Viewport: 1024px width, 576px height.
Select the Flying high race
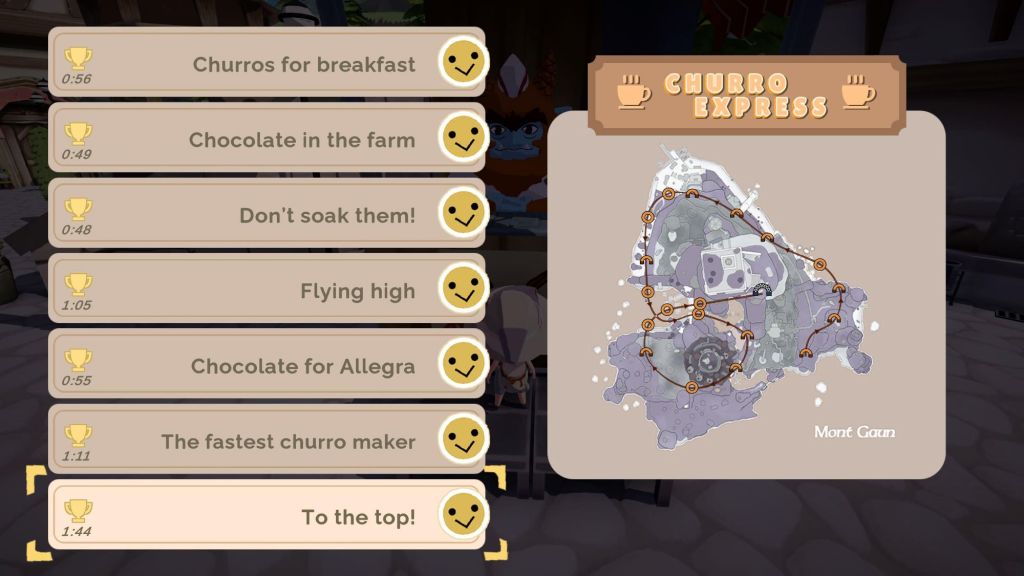[x=266, y=289]
